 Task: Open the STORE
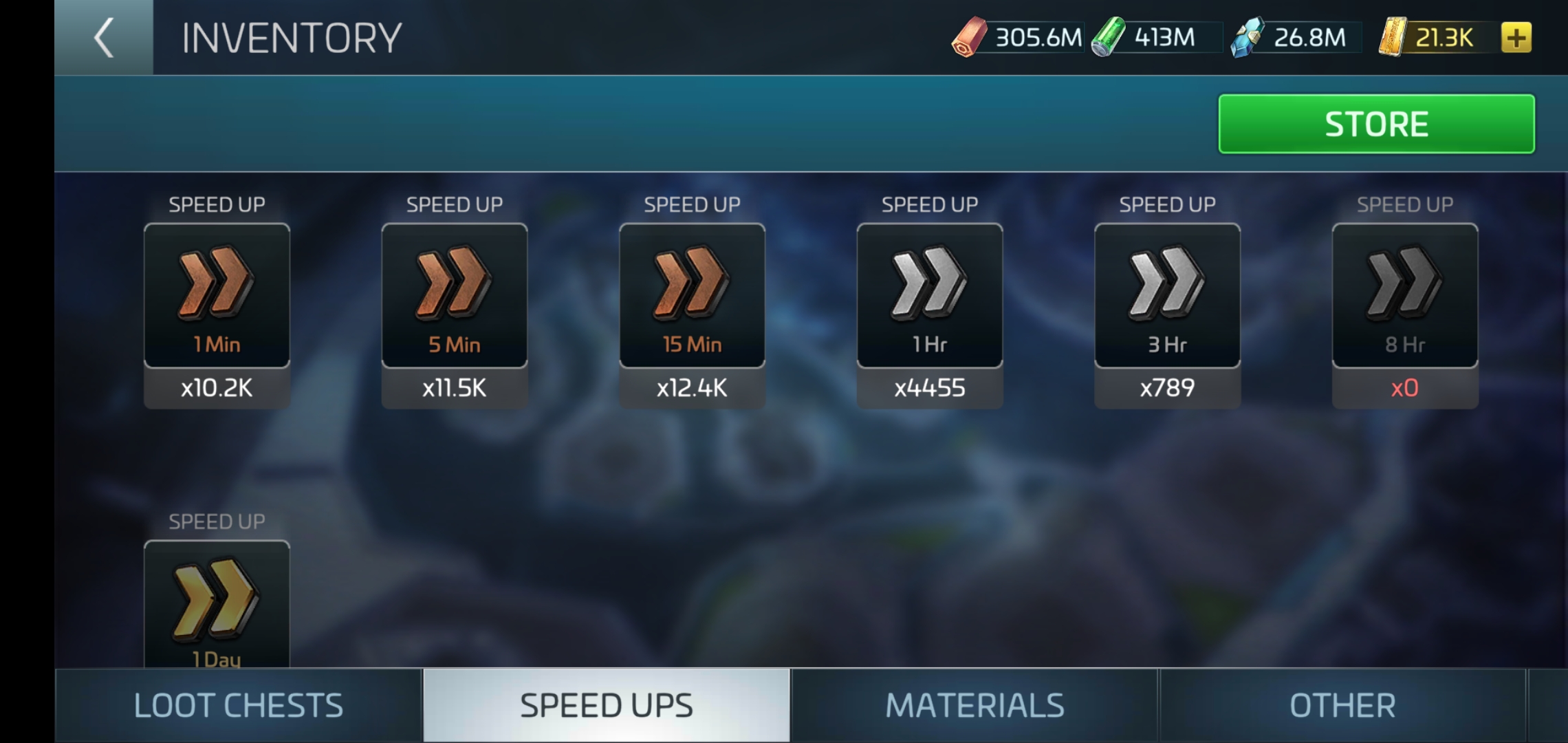(1375, 124)
